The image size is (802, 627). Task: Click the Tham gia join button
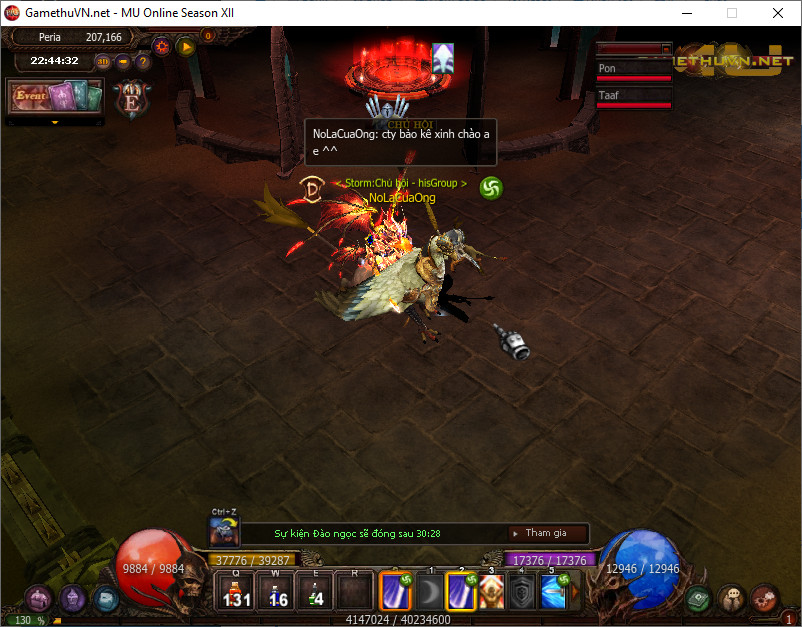547,533
